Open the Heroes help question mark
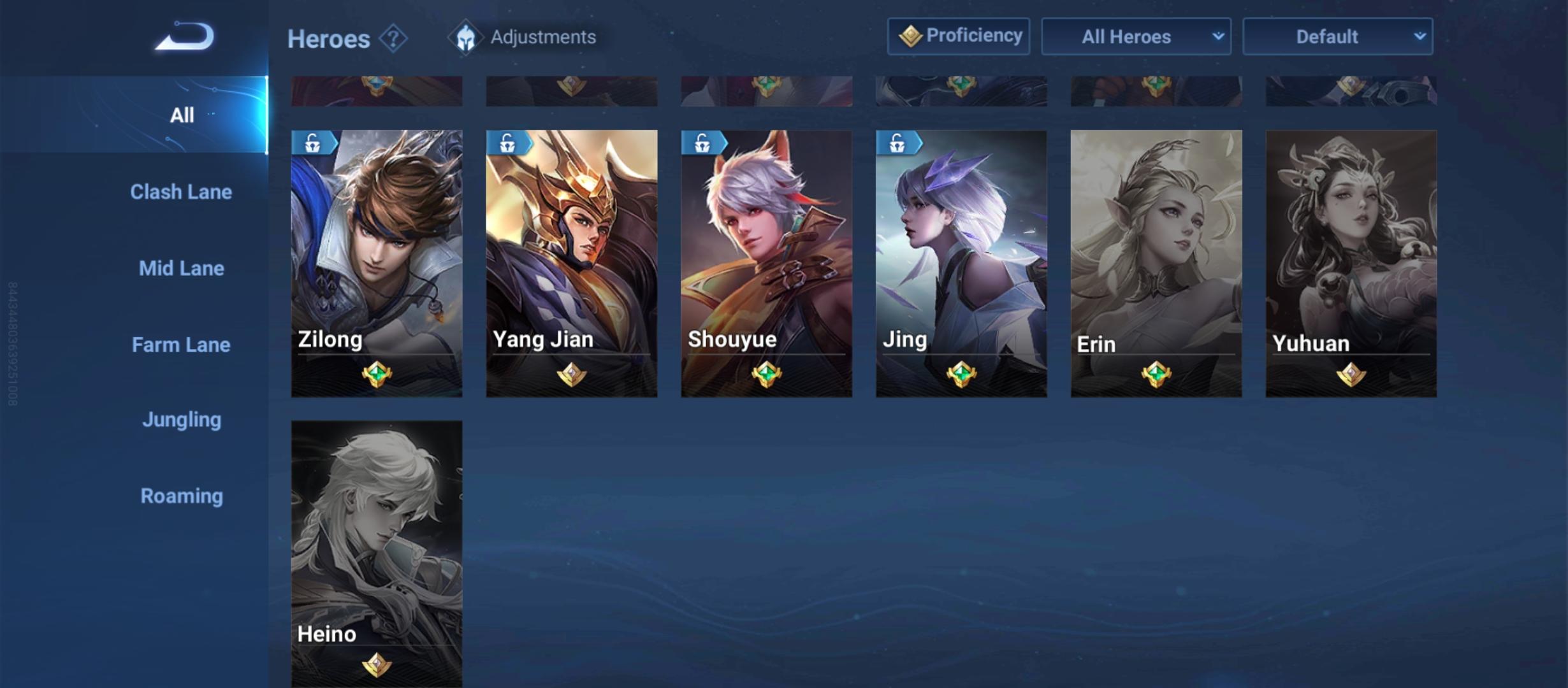Screen dimensions: 1568x688 point(393,39)
